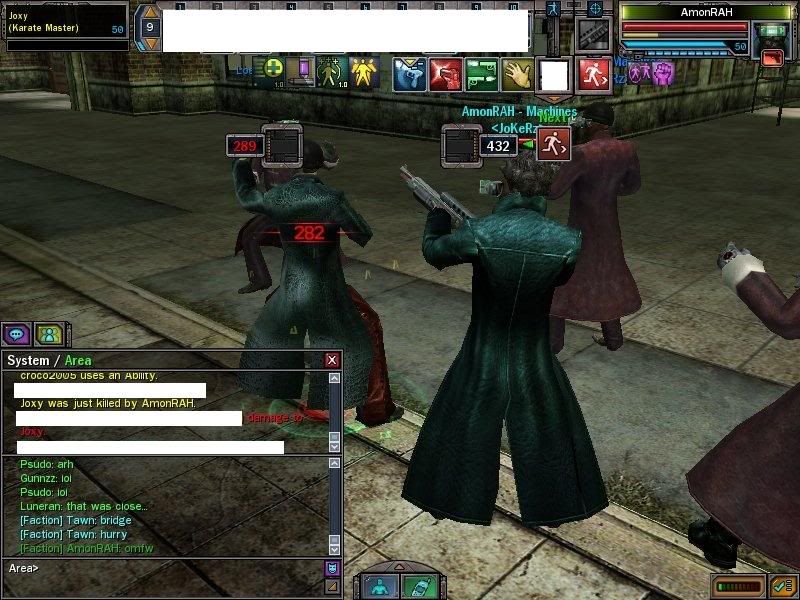800x600 pixels.
Task: Open the speech bubble chat button
Action: click(x=17, y=334)
